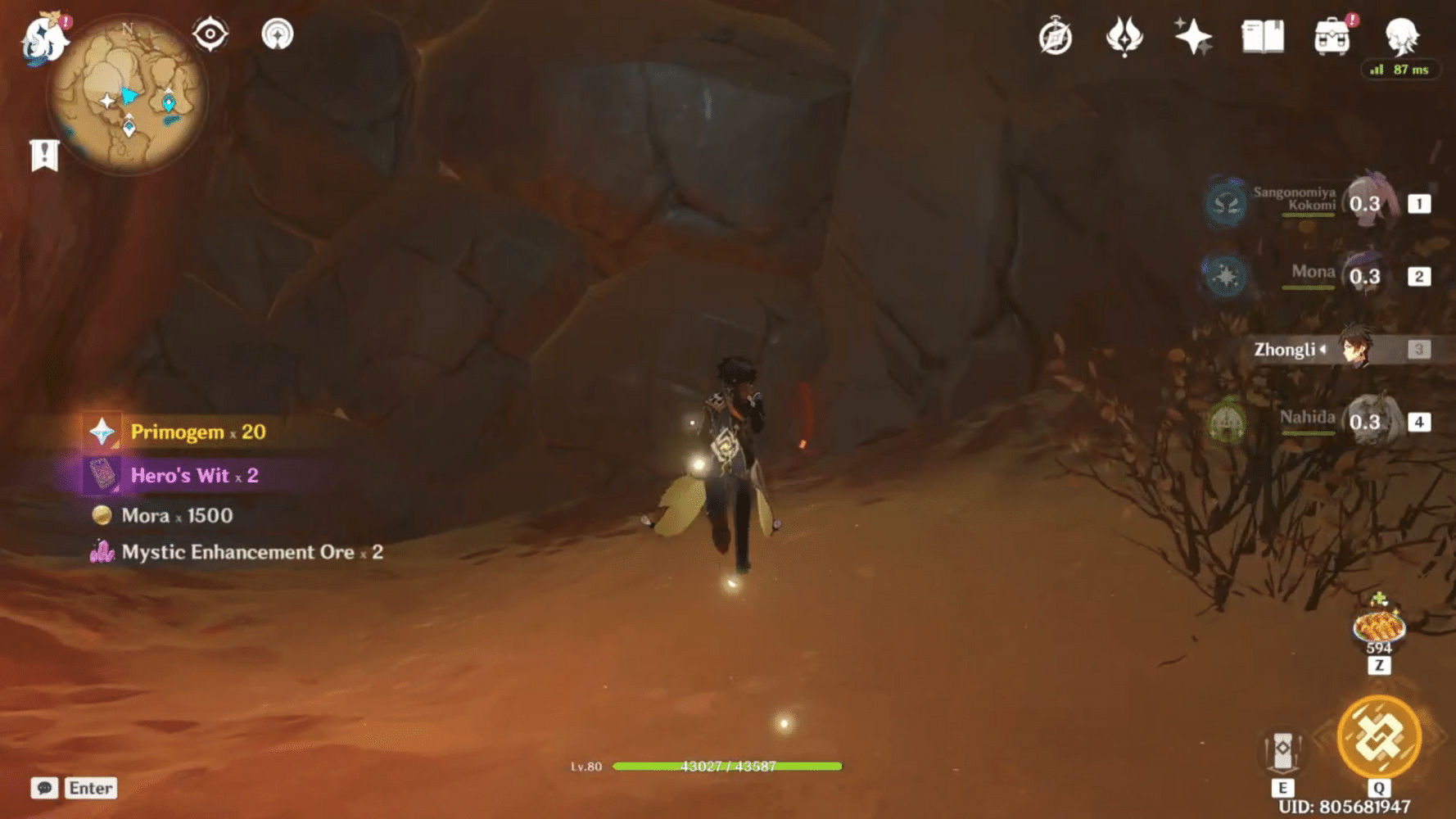
Task: Select the custom waypoint pin icon
Action: [x=276, y=34]
